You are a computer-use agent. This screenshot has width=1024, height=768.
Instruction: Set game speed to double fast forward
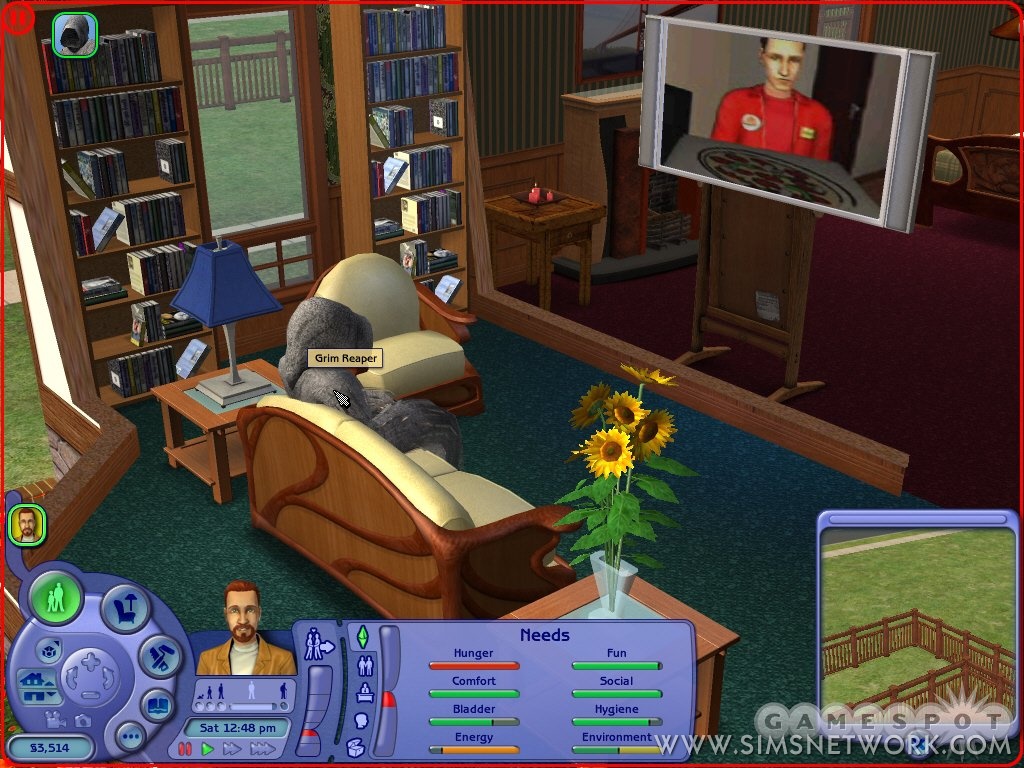pyautogui.click(x=232, y=748)
